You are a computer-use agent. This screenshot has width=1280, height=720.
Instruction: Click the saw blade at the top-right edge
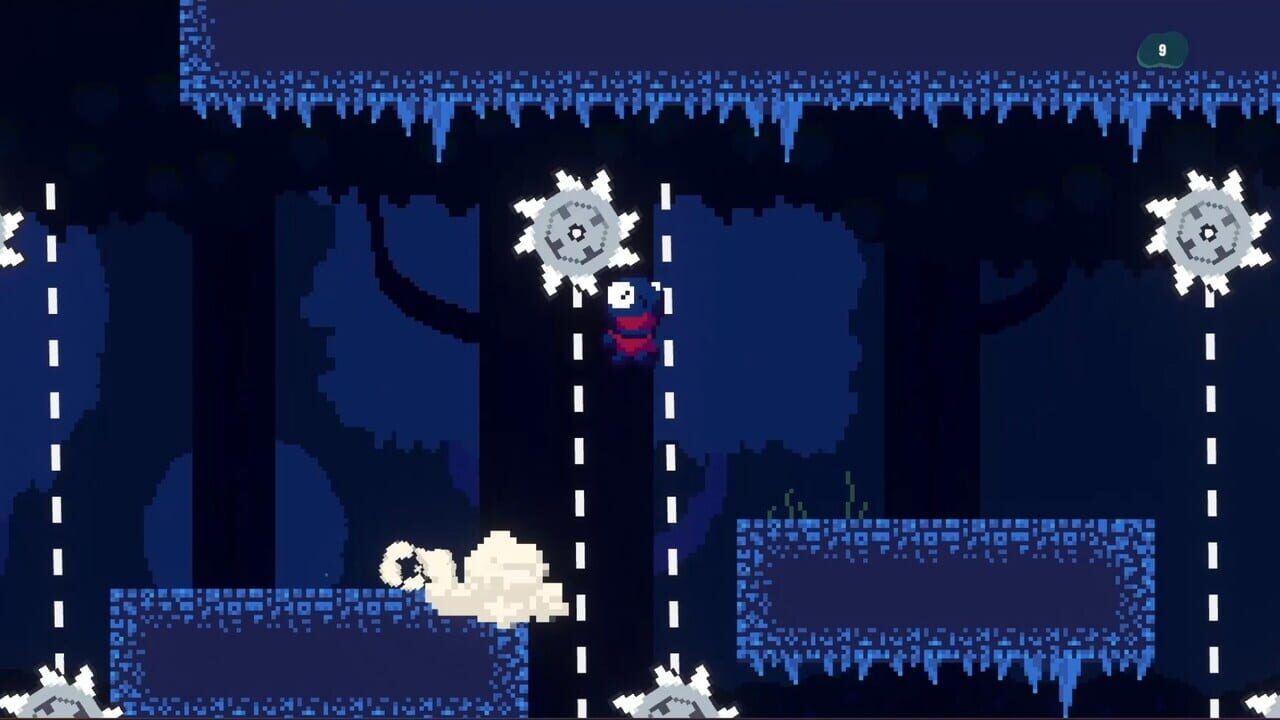click(1205, 232)
